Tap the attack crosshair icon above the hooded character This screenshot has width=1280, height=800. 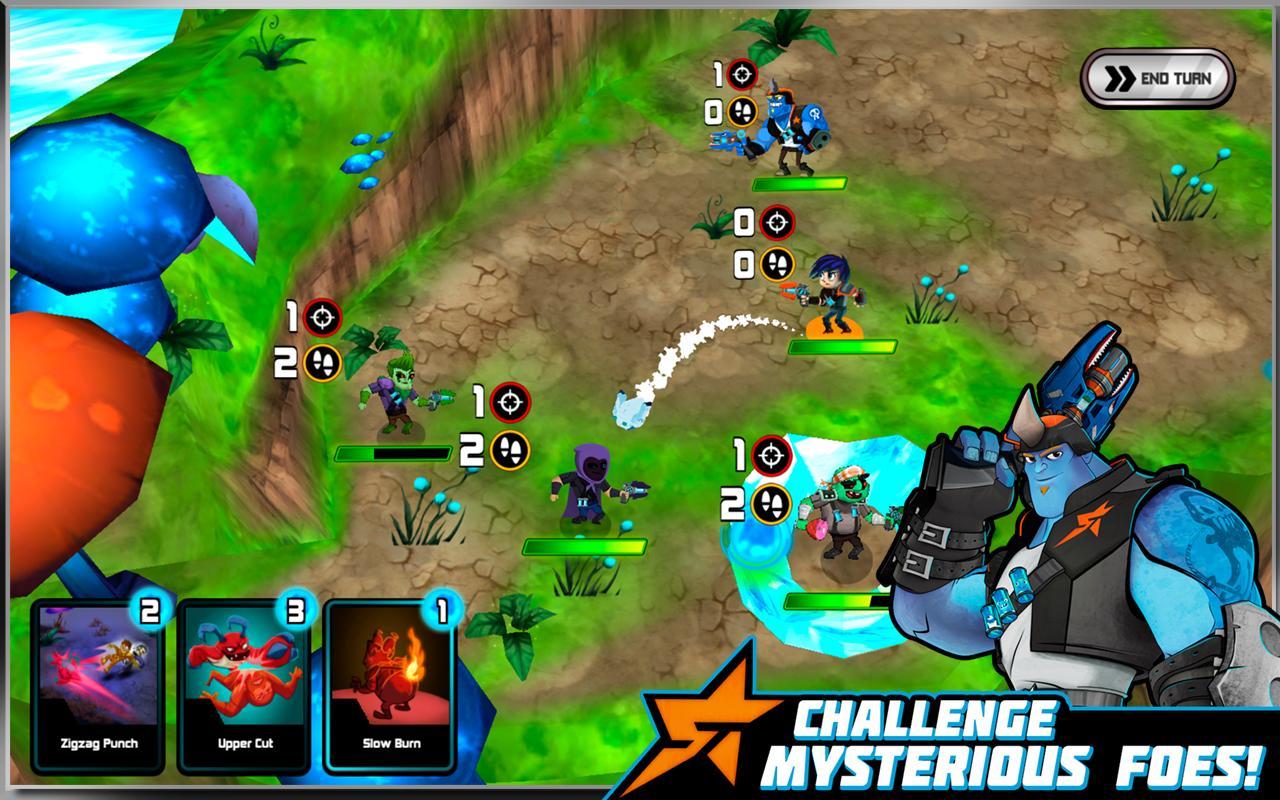511,403
